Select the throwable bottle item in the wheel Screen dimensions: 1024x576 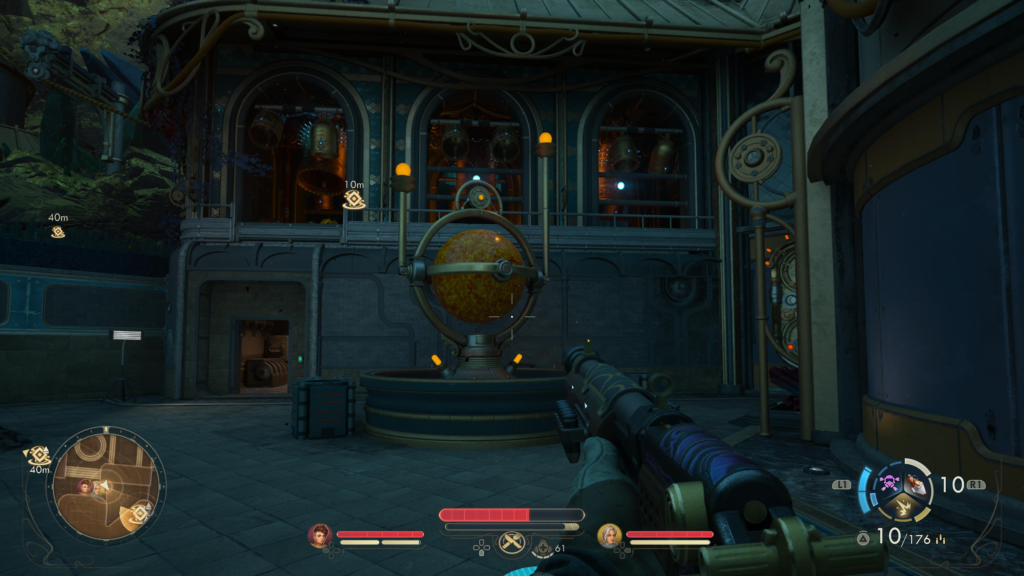[914, 484]
